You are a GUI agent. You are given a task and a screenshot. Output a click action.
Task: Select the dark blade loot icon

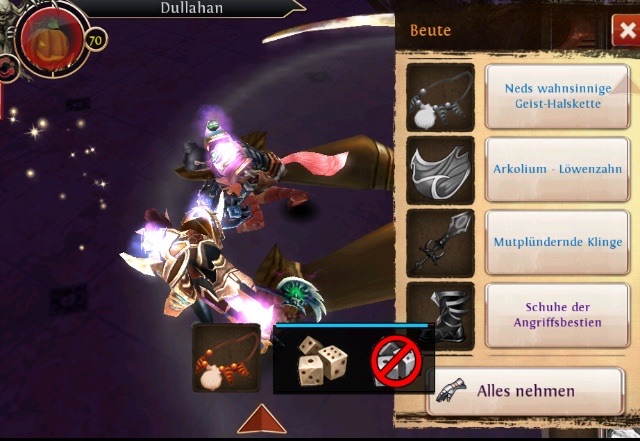coord(441,242)
